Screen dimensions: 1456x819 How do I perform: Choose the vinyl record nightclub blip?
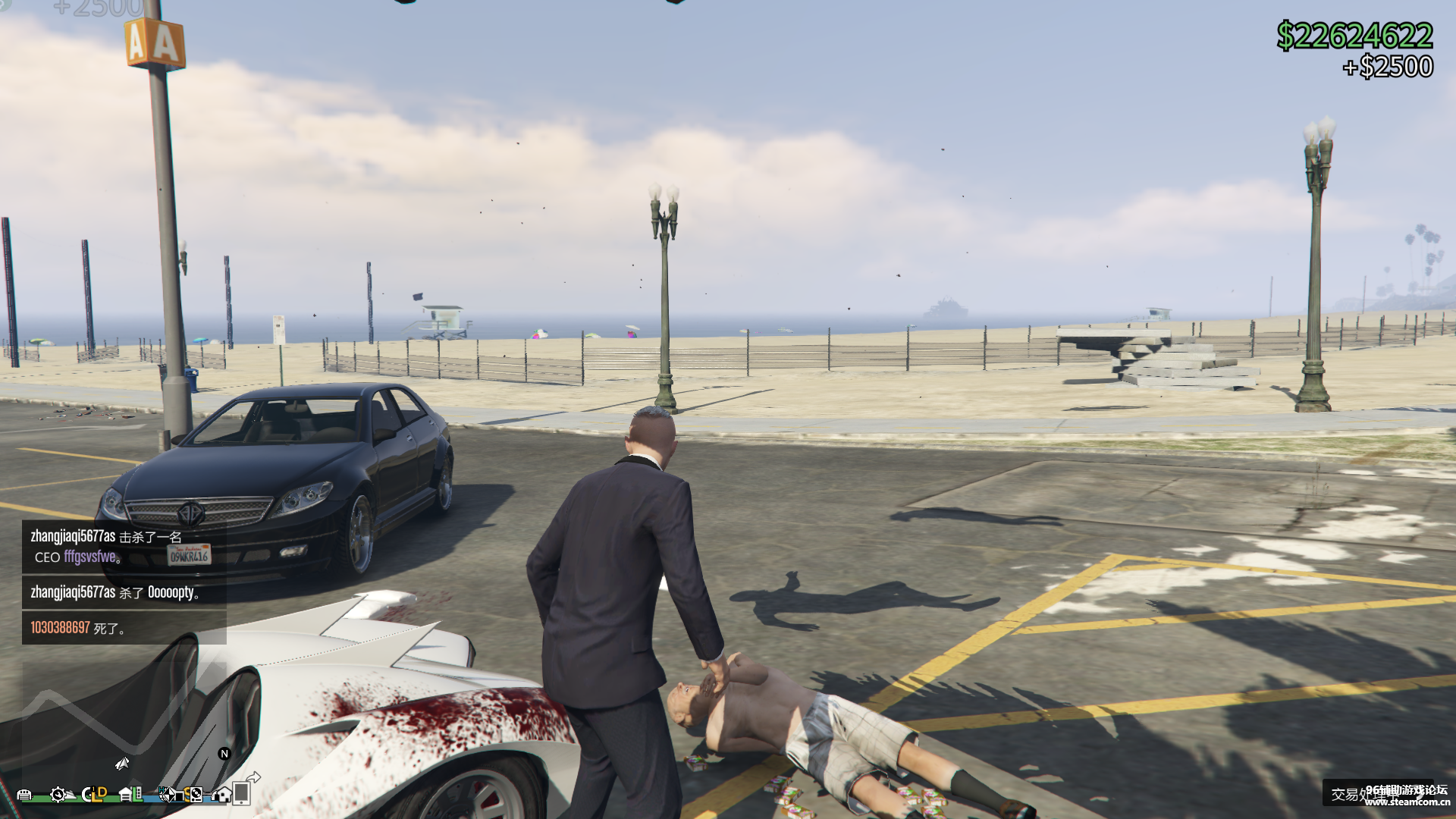tap(196, 795)
